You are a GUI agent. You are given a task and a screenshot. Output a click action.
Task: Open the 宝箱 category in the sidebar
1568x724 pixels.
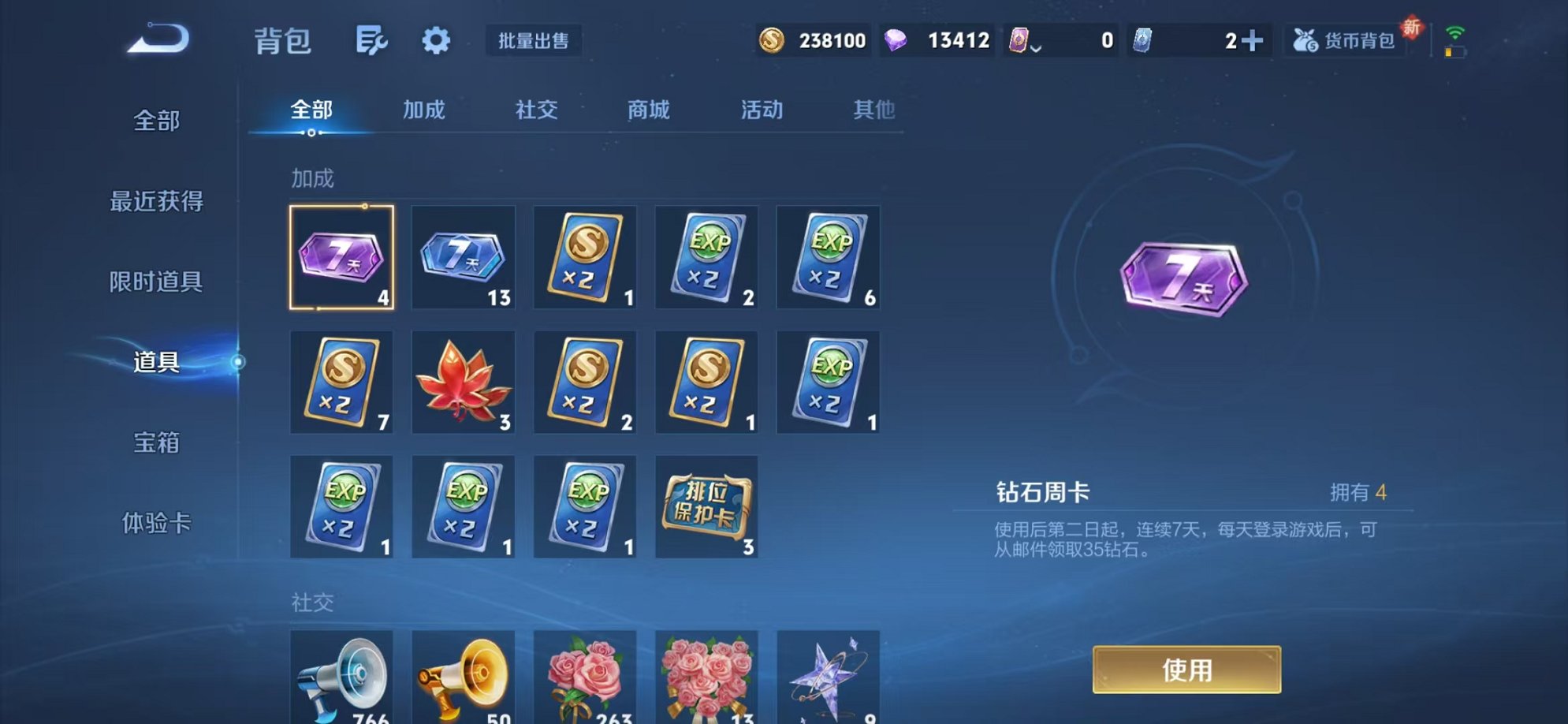pyautogui.click(x=156, y=444)
